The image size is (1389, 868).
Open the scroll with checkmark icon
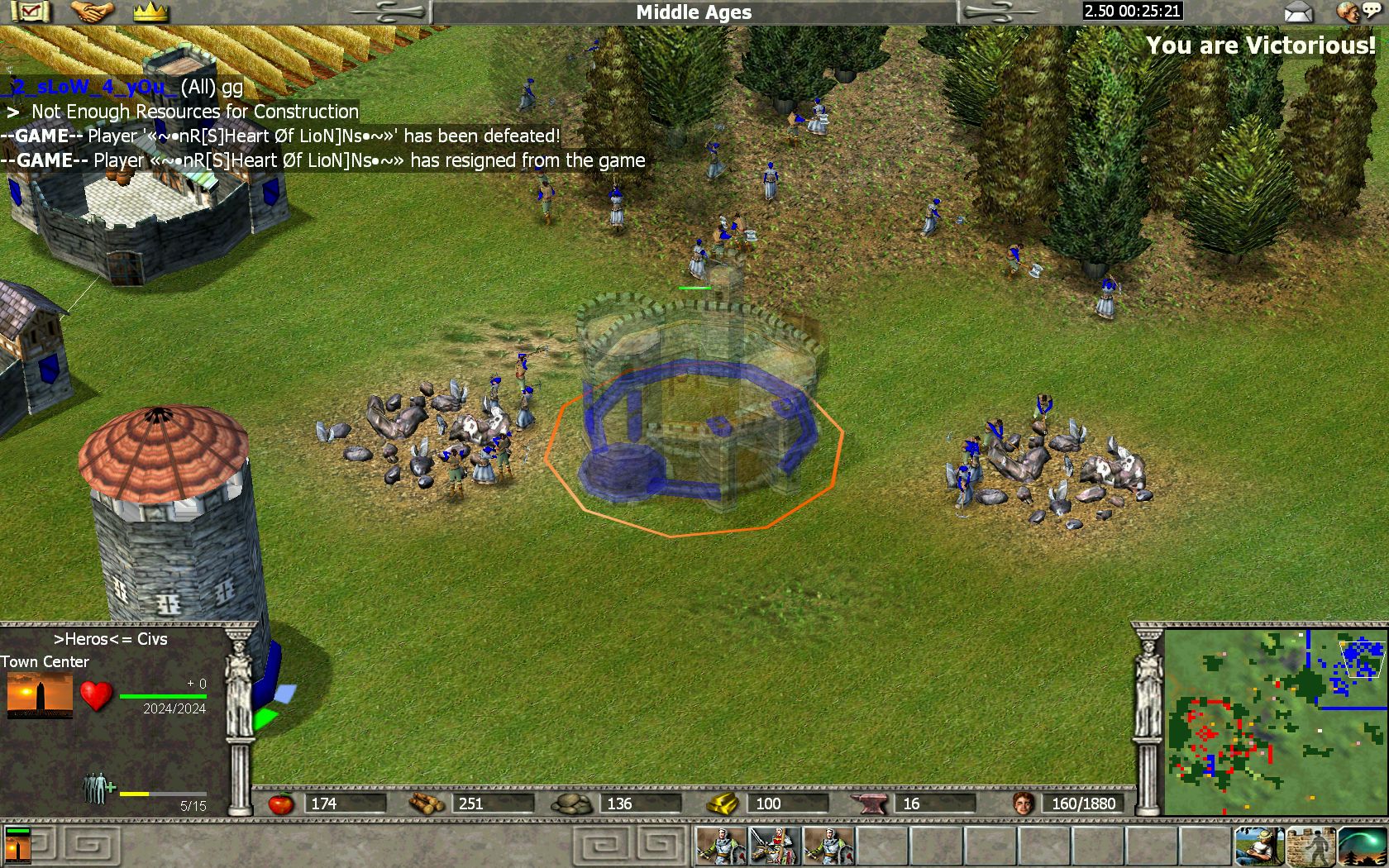[x=29, y=12]
